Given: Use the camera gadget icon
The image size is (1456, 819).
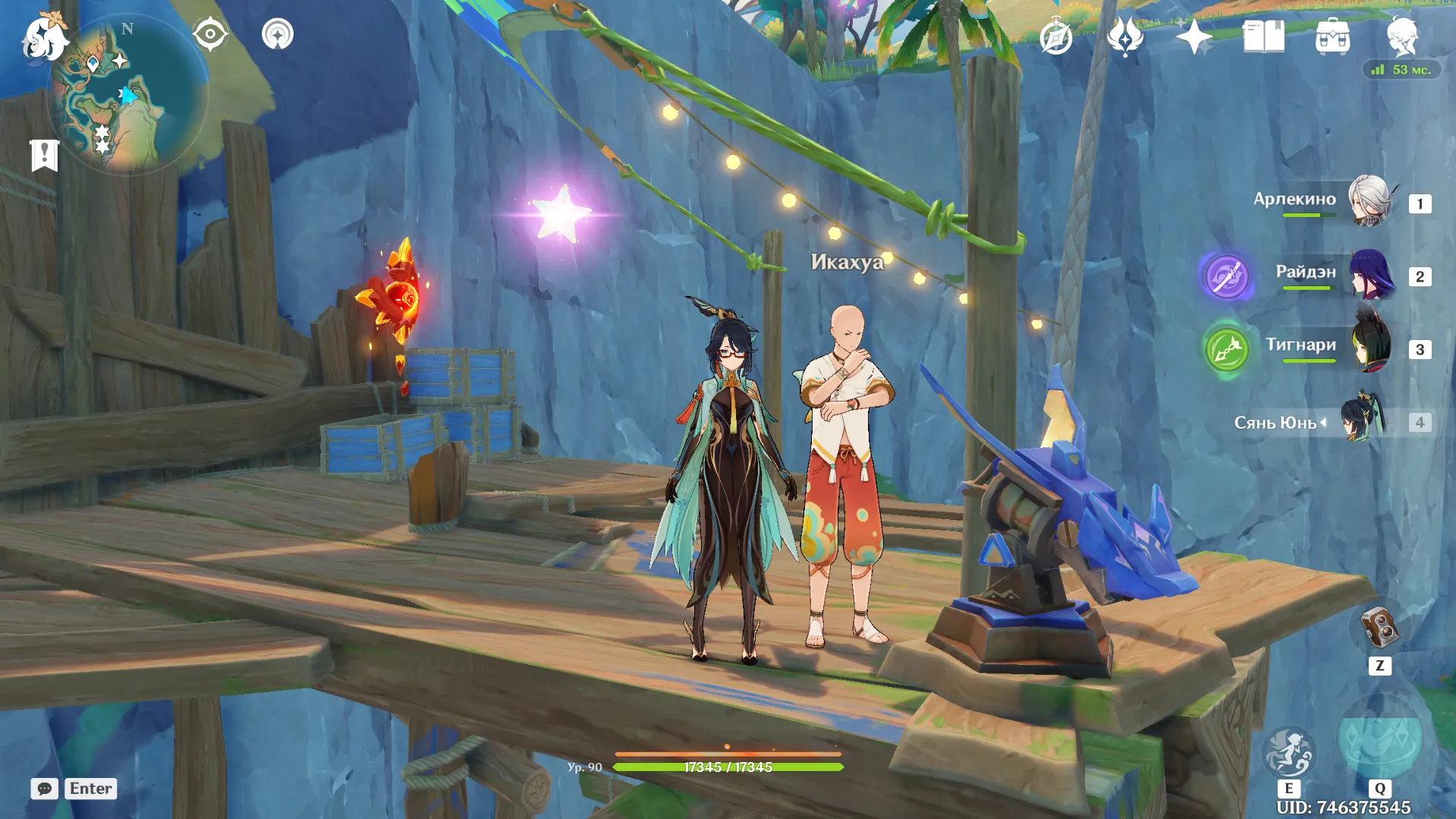Looking at the screenshot, I should (1379, 628).
